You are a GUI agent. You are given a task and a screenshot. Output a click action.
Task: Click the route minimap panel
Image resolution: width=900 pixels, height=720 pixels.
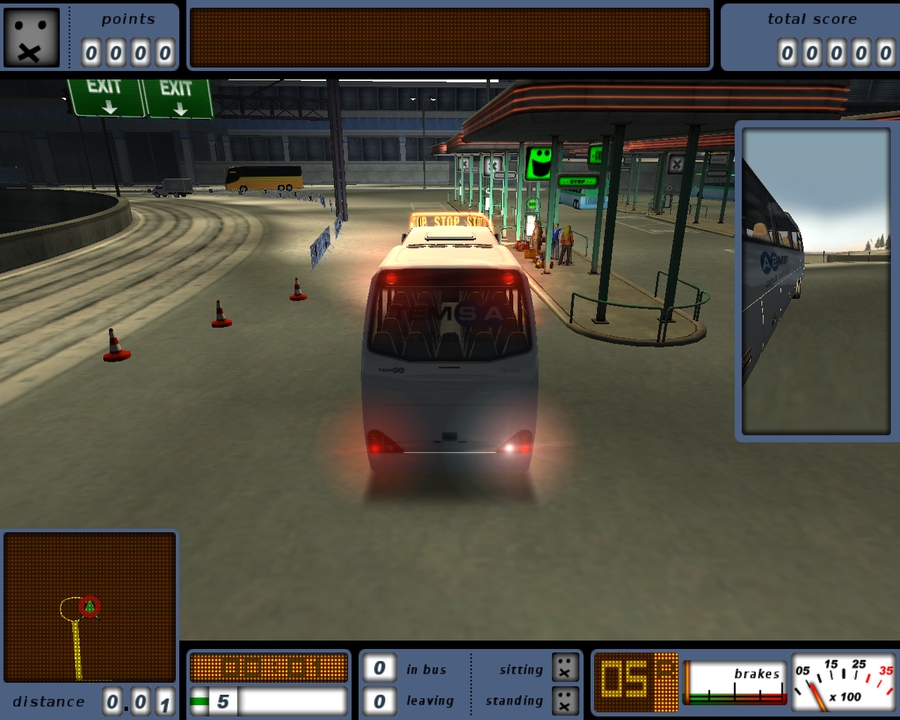[90, 606]
